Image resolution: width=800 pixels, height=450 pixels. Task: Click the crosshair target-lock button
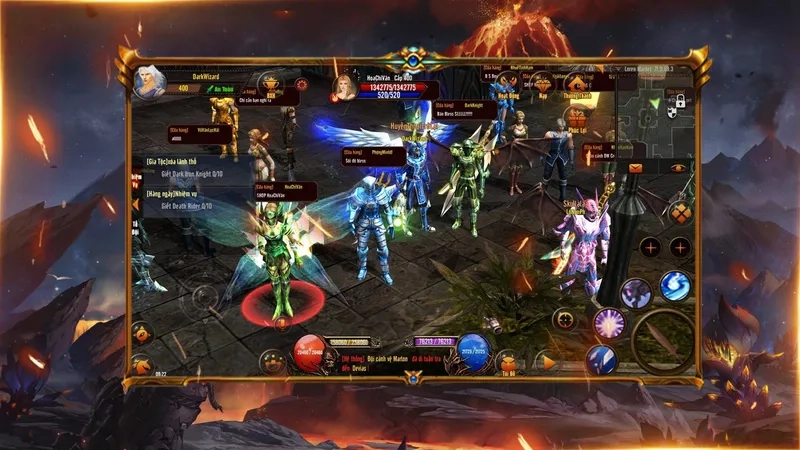[x=564, y=320]
